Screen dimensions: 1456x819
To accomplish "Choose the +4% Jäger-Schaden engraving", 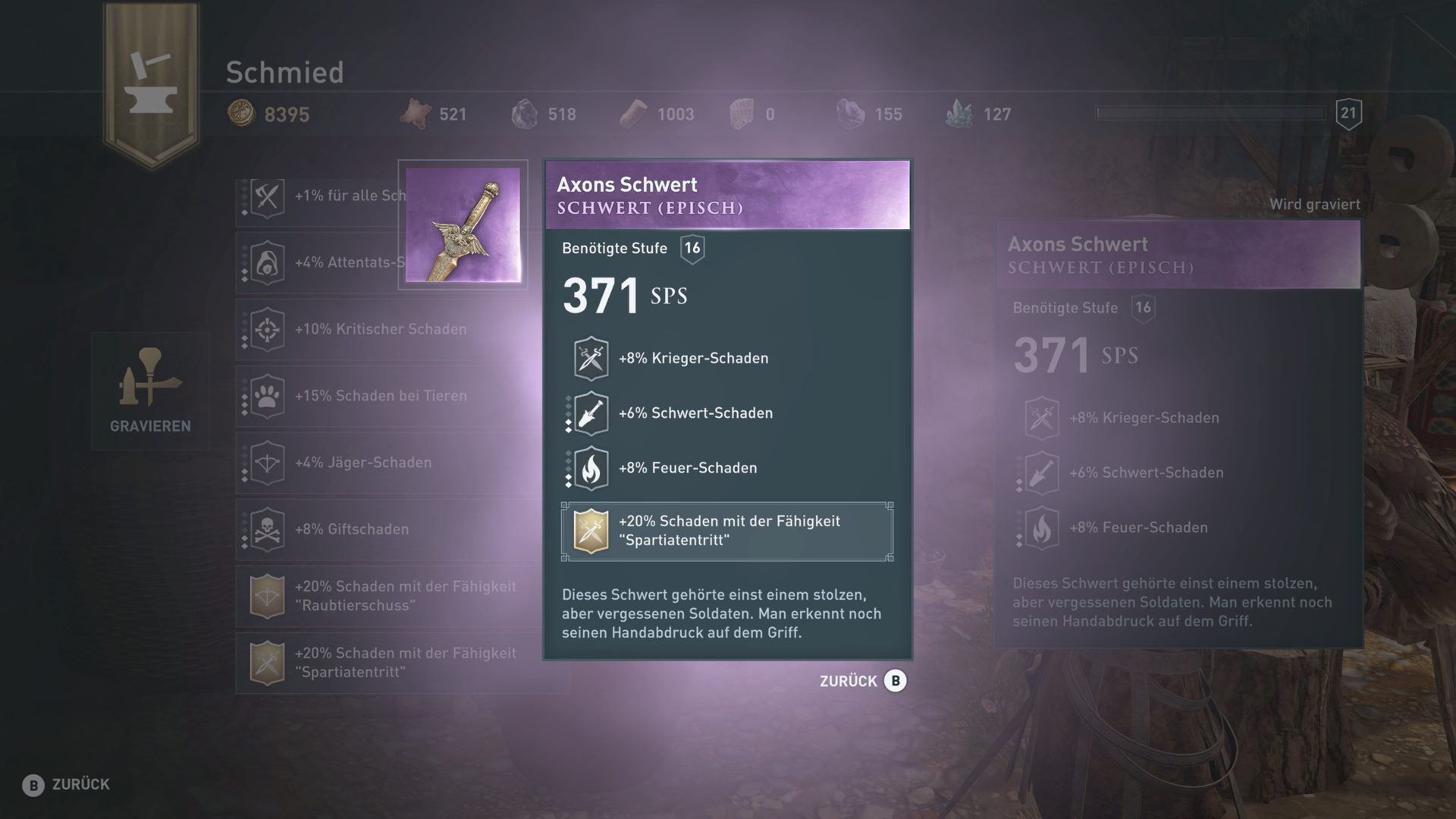I will click(x=362, y=463).
